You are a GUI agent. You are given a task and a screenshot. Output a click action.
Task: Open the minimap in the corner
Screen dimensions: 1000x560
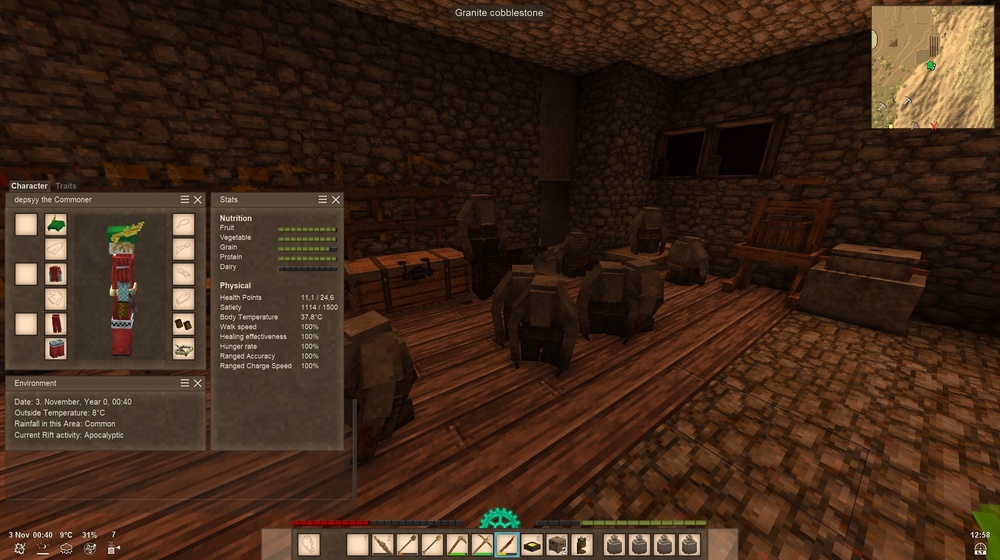point(931,67)
